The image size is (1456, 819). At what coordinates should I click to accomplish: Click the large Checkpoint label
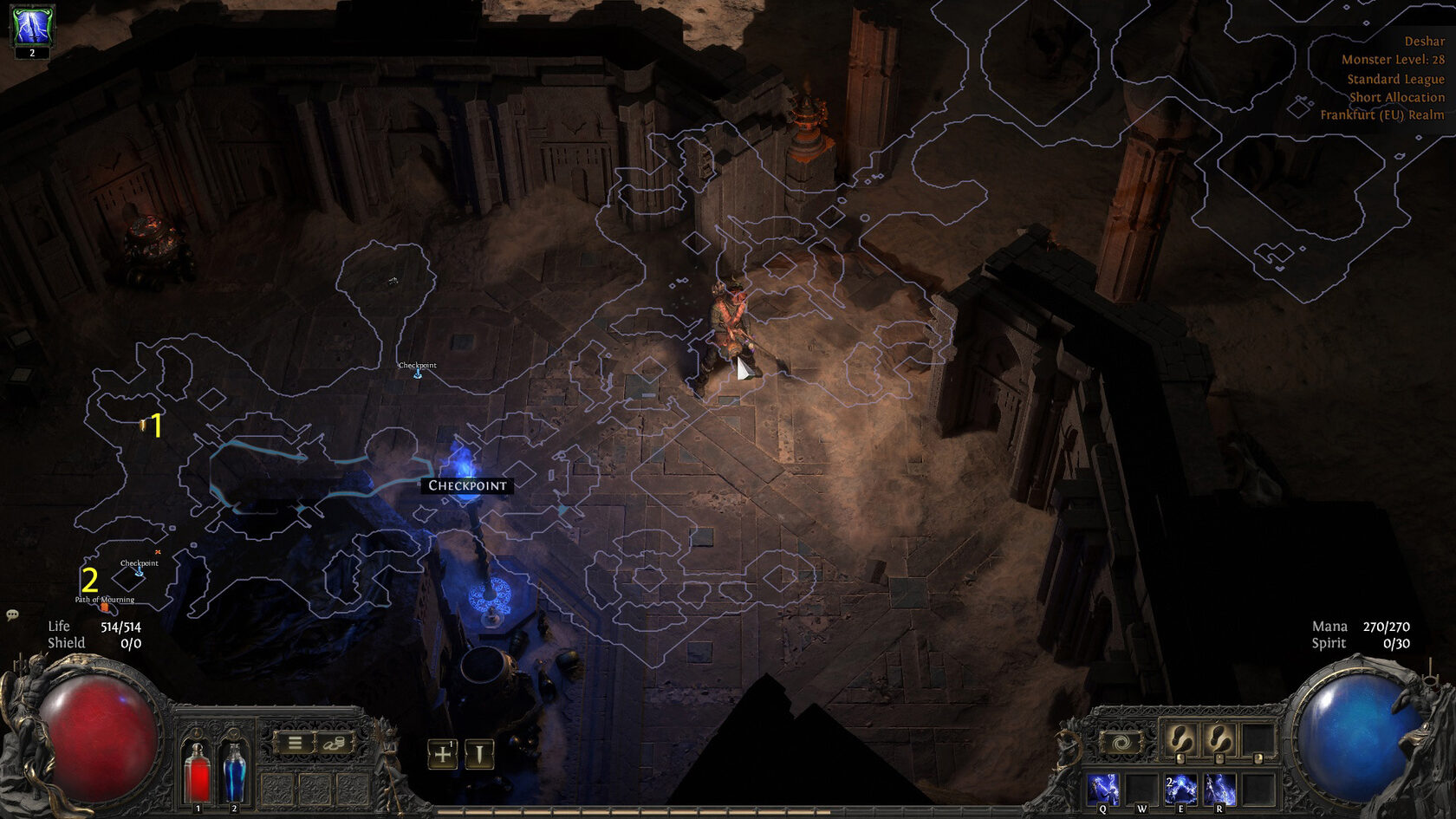467,485
